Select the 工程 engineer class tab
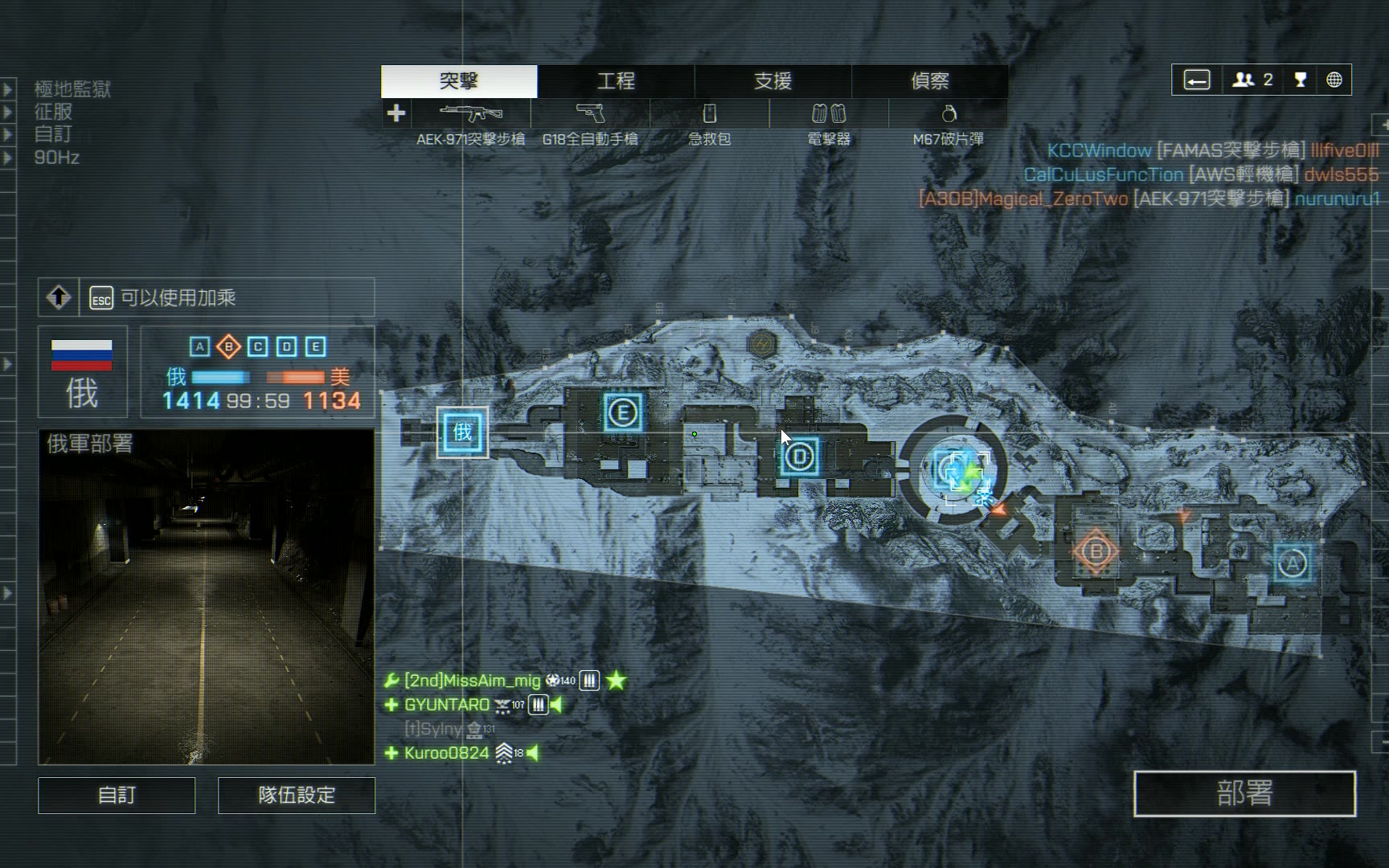 click(616, 81)
